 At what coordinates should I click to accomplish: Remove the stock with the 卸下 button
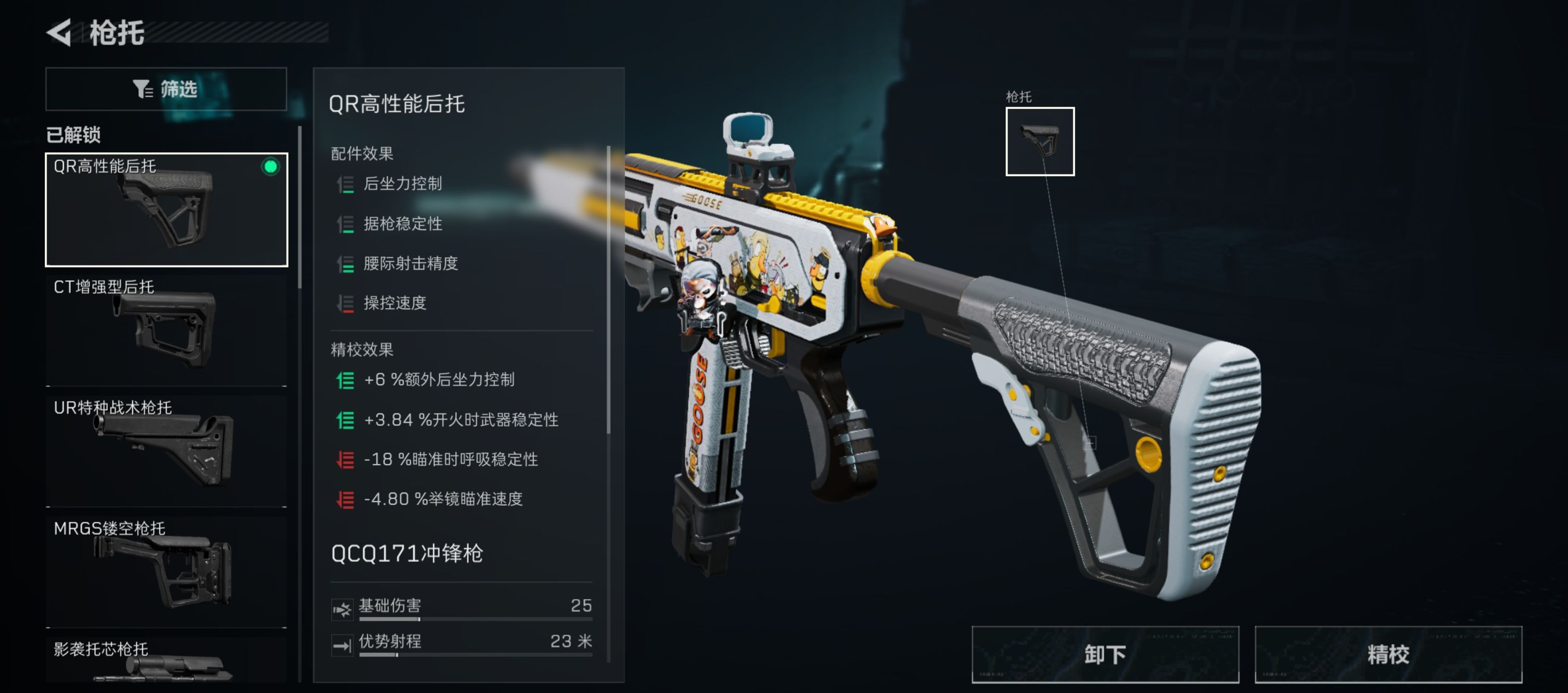pyautogui.click(x=1104, y=654)
